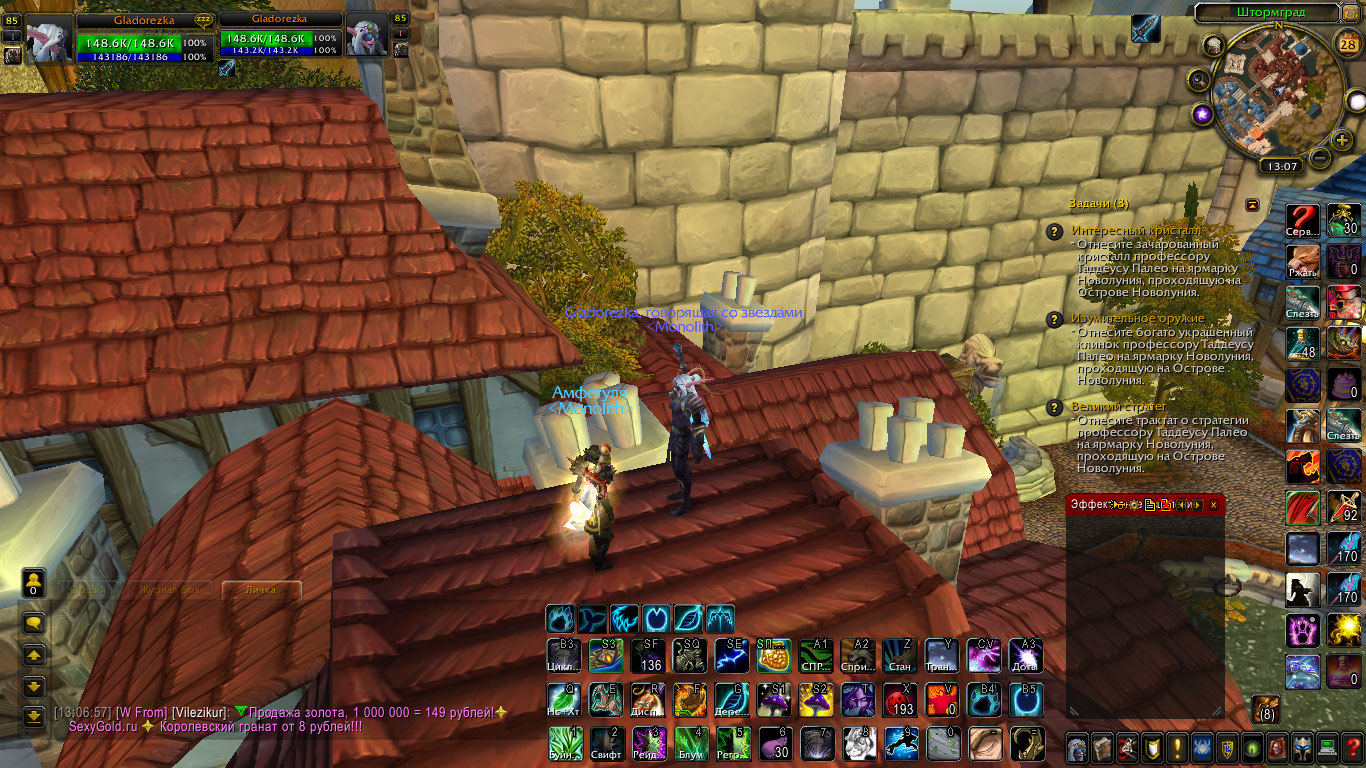This screenshot has width=1366, height=768.
Task: Close the damage meter window
Action: pos(1213,505)
